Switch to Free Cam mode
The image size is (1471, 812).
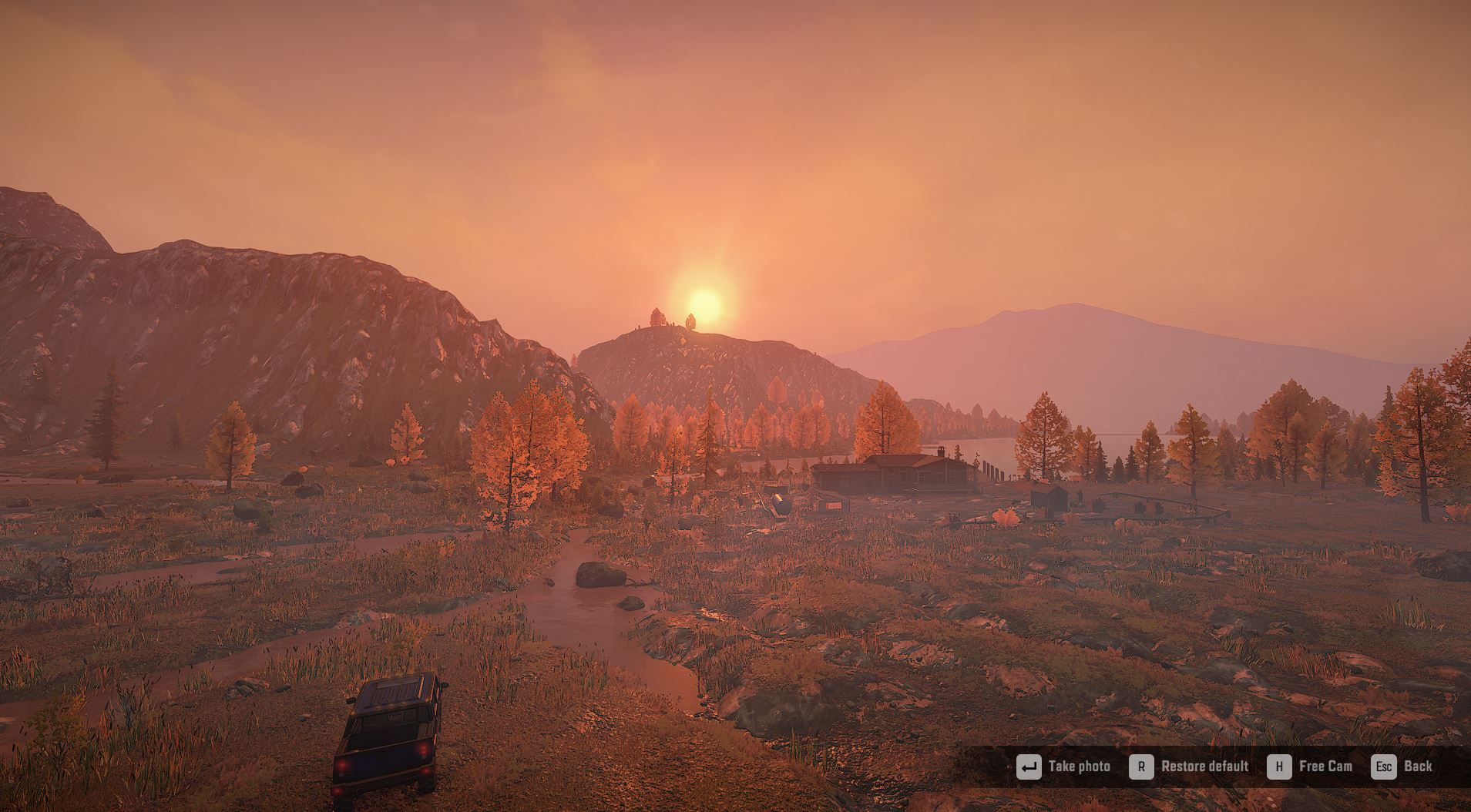tap(1311, 767)
